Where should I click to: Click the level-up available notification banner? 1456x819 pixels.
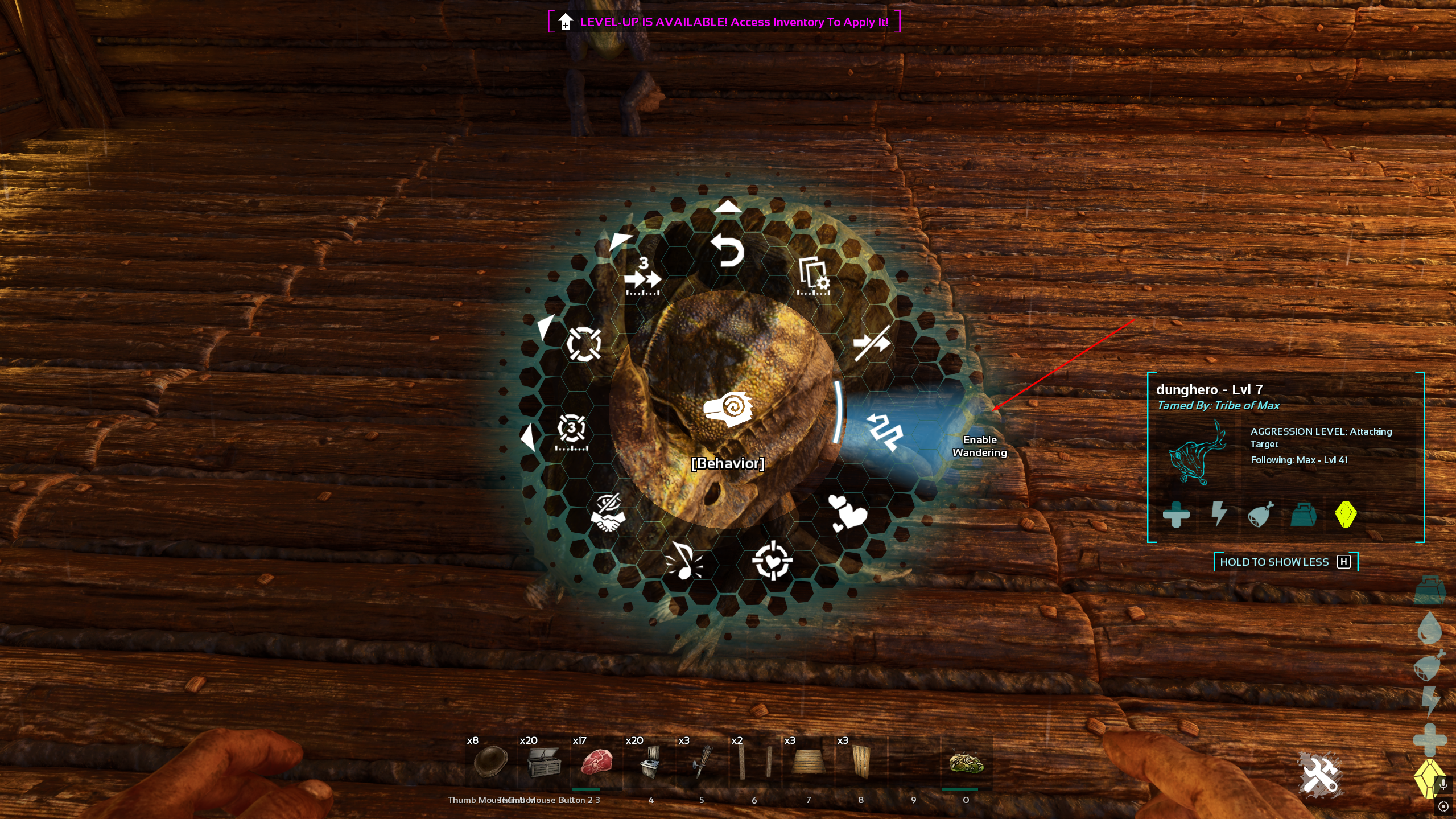point(724,22)
